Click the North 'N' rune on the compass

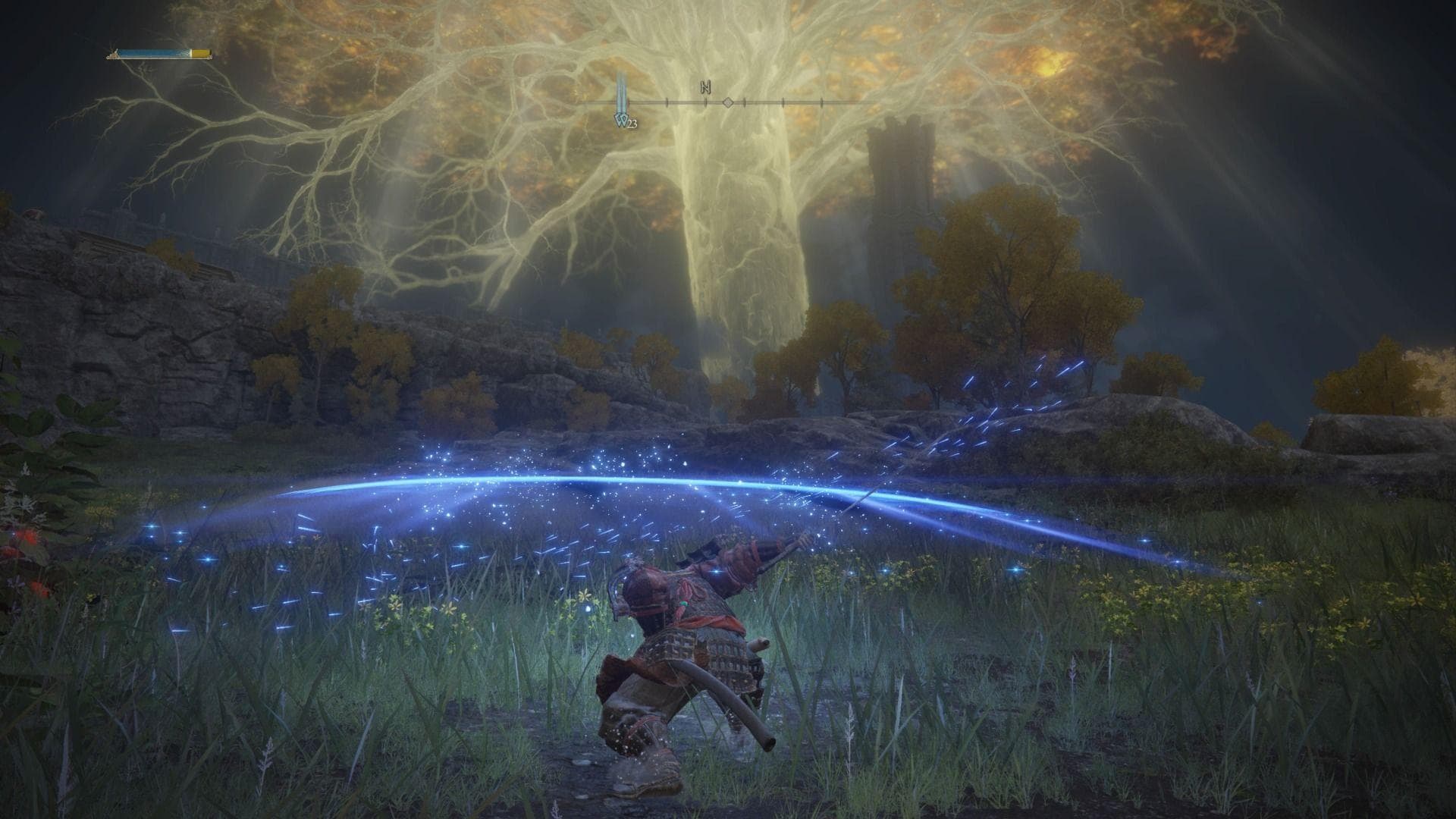click(705, 86)
